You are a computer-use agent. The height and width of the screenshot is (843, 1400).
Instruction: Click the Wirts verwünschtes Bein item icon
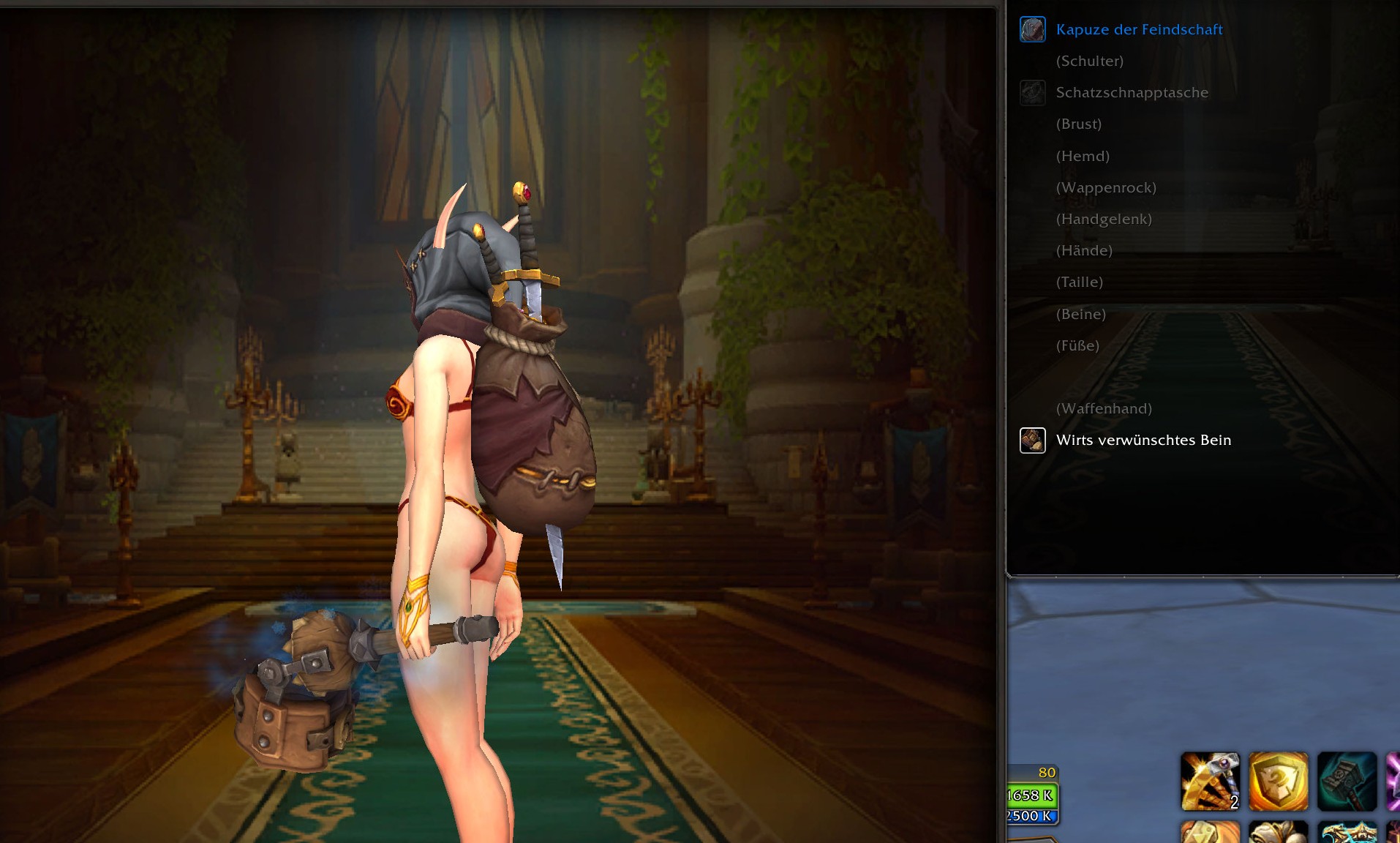(1033, 441)
